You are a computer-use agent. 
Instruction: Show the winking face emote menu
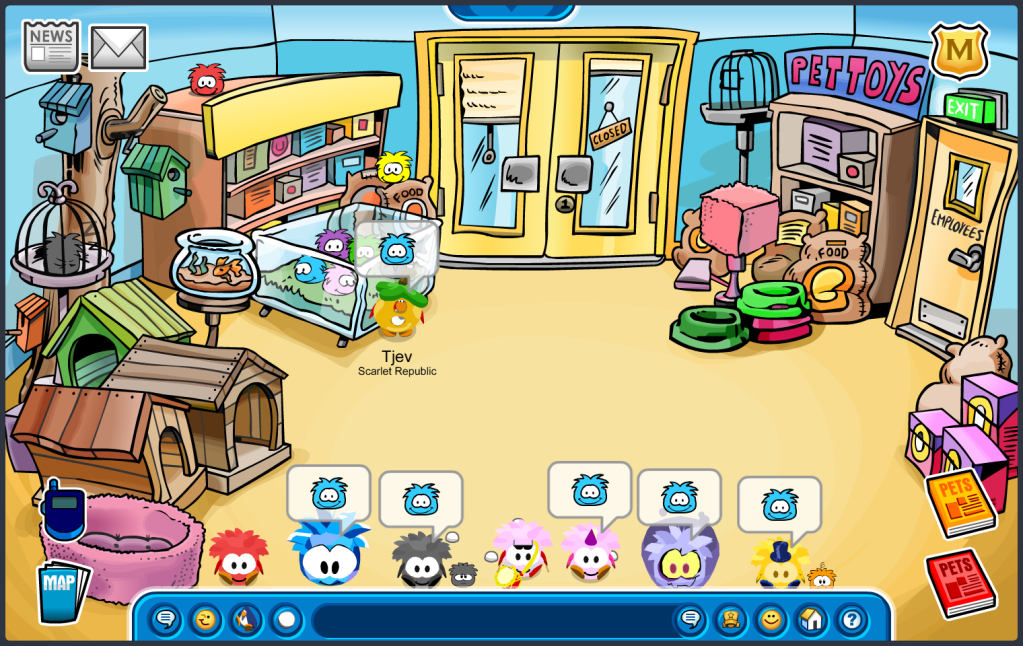205,620
